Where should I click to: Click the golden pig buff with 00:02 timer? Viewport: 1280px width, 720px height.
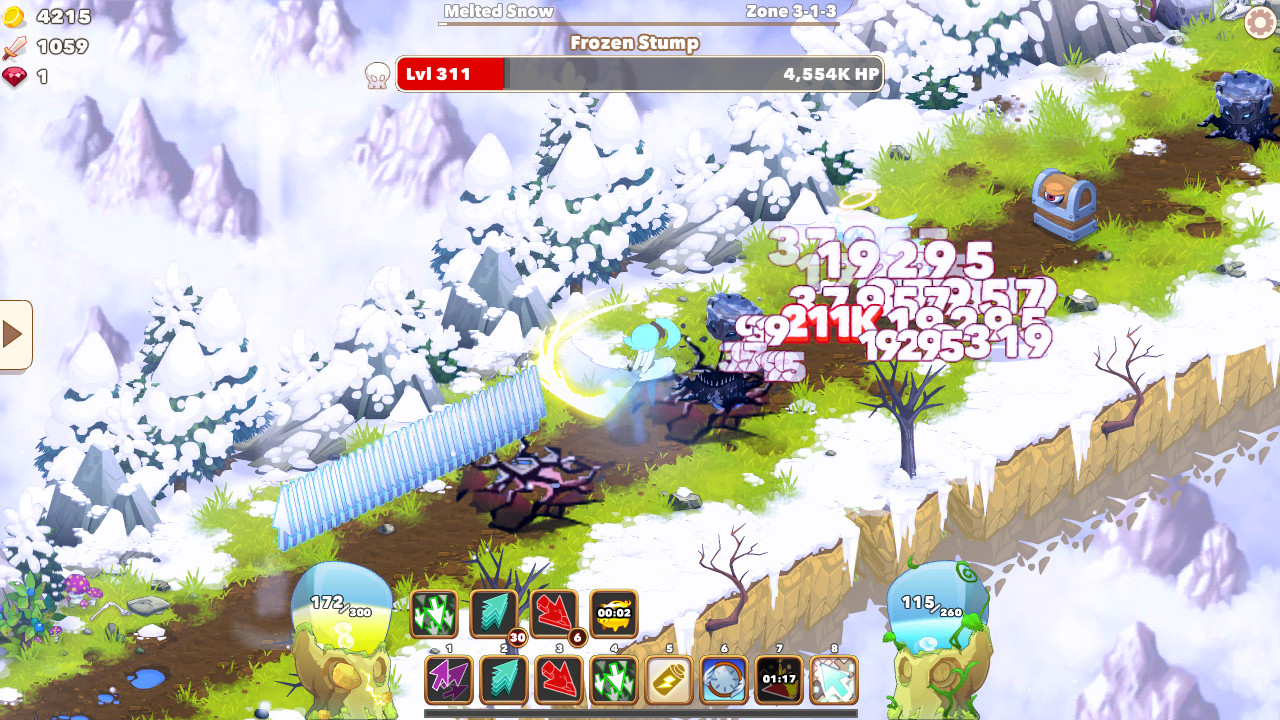click(614, 615)
